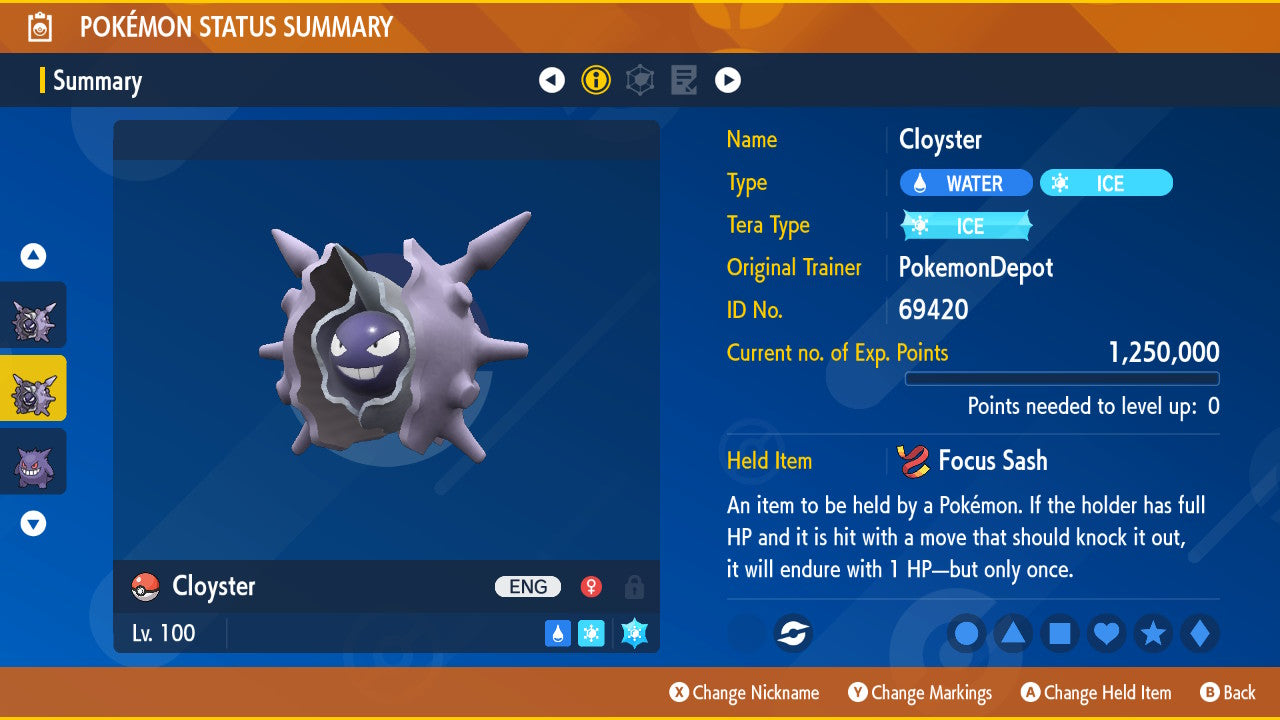Toggle the heart marking
Image resolution: width=1280 pixels, height=720 pixels.
coord(1106,634)
